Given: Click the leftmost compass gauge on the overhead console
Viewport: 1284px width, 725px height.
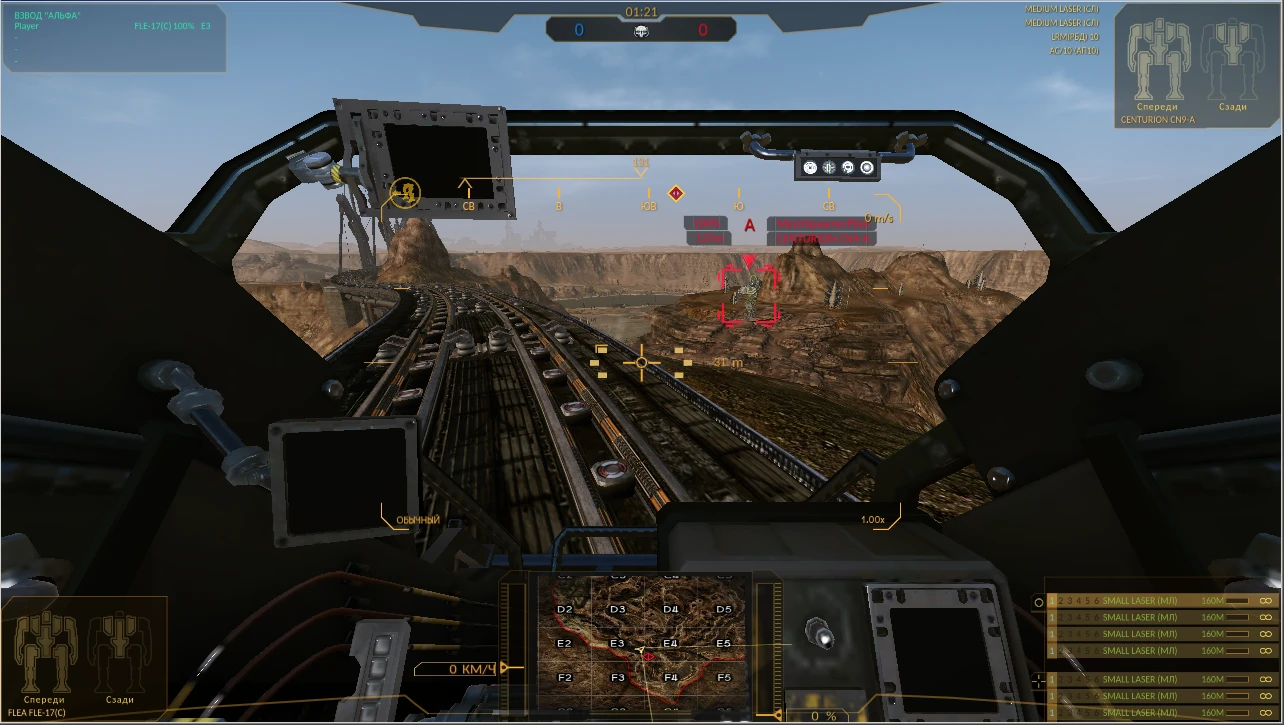Looking at the screenshot, I should [810, 167].
